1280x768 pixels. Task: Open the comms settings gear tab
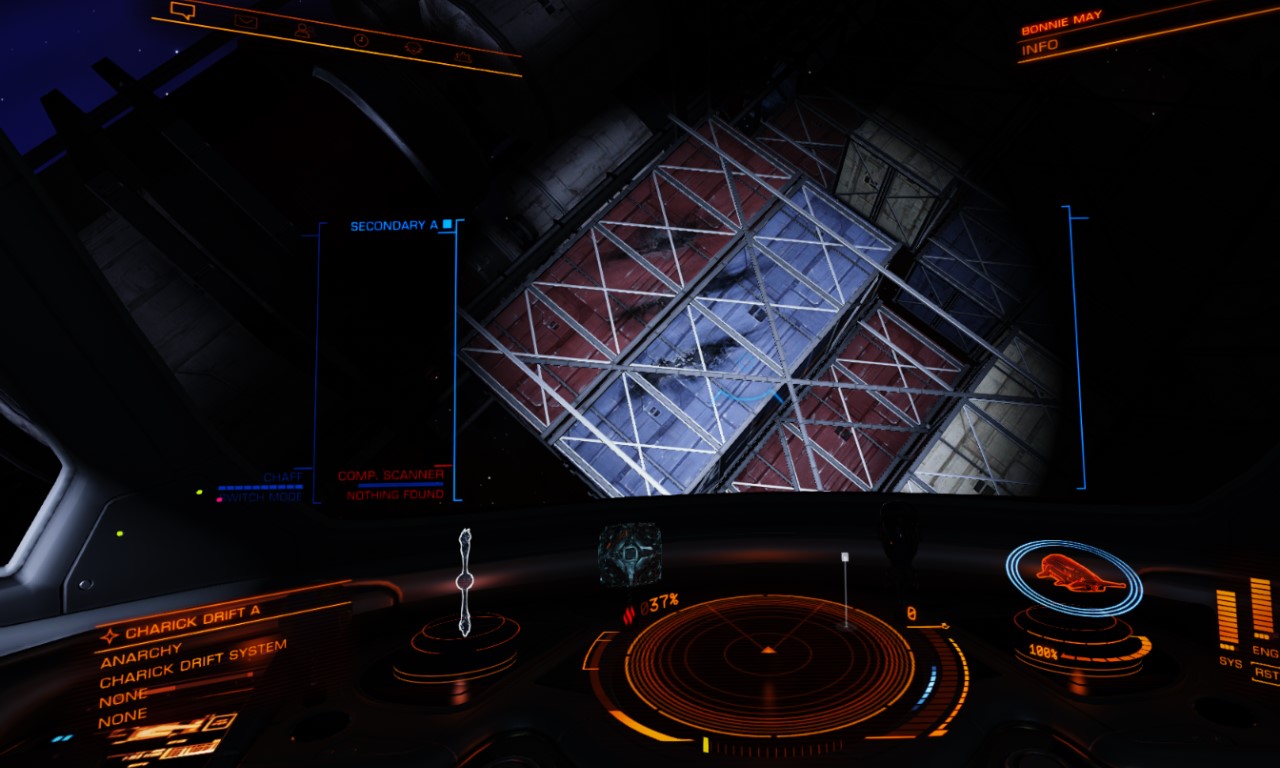412,47
